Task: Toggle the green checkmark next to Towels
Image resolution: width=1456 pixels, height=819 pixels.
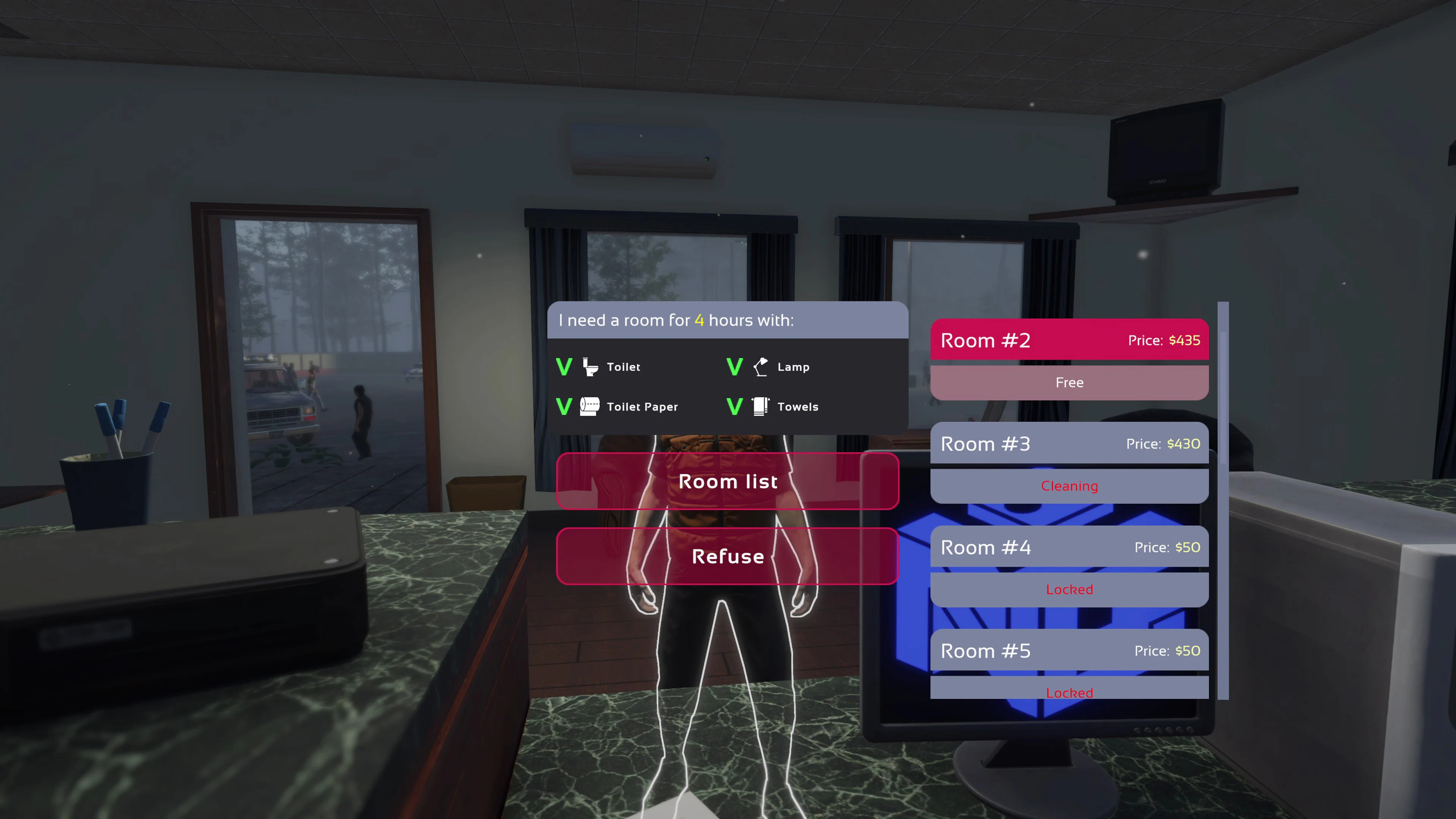Action: click(734, 406)
